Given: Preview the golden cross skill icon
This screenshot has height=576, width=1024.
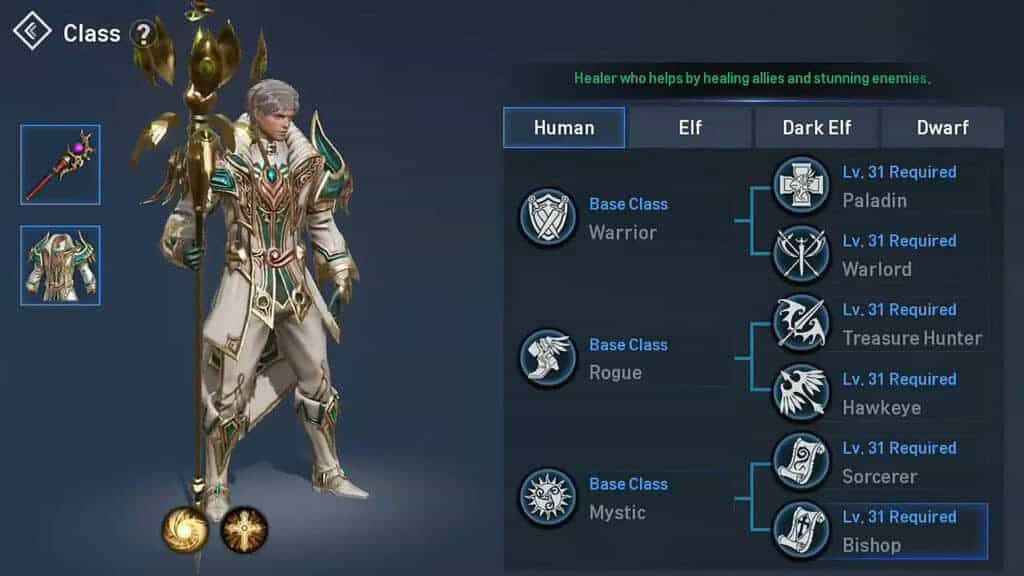Looking at the screenshot, I should point(244,529).
